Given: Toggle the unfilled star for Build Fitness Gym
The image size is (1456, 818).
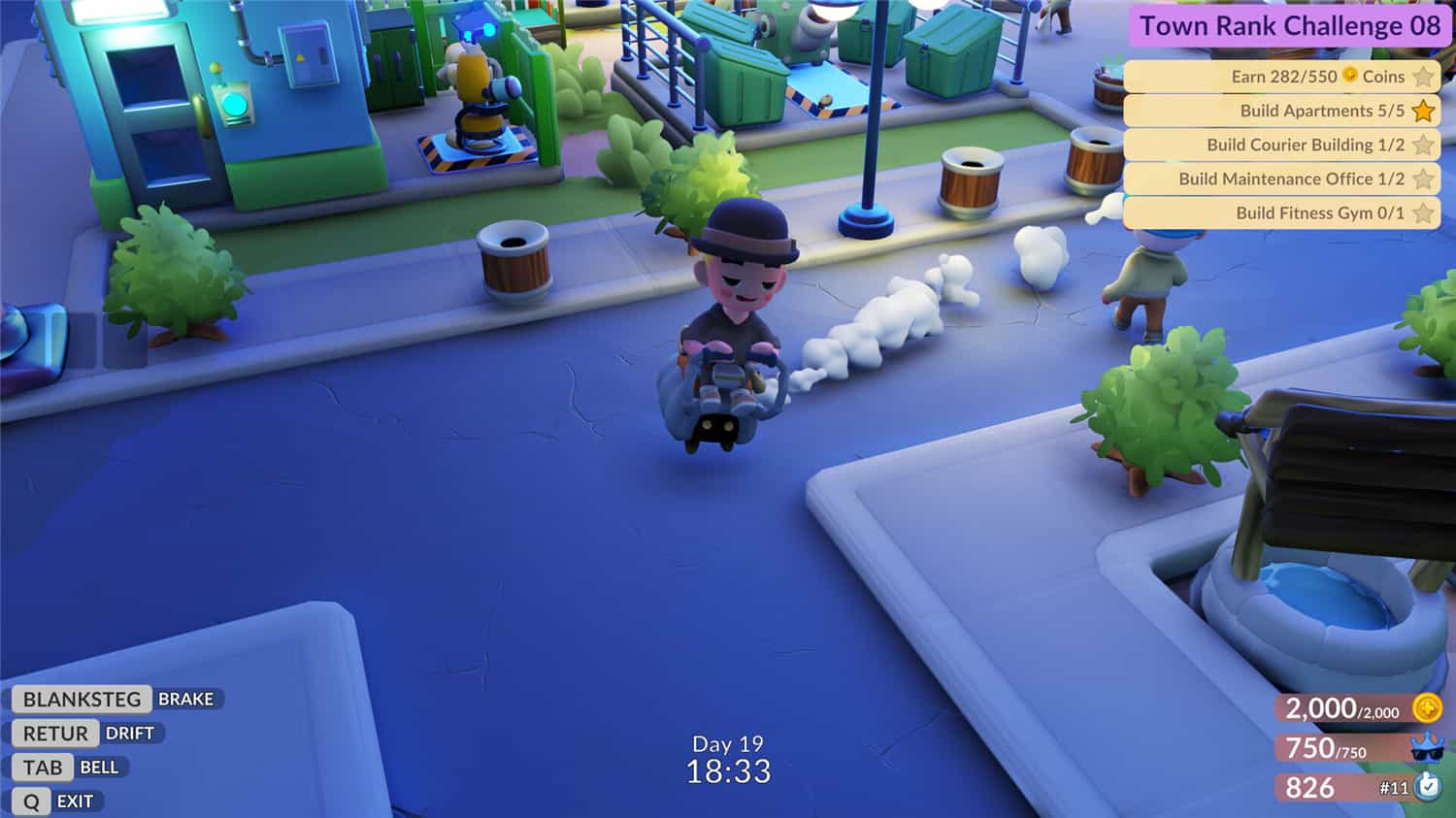Looking at the screenshot, I should pyautogui.click(x=1425, y=213).
